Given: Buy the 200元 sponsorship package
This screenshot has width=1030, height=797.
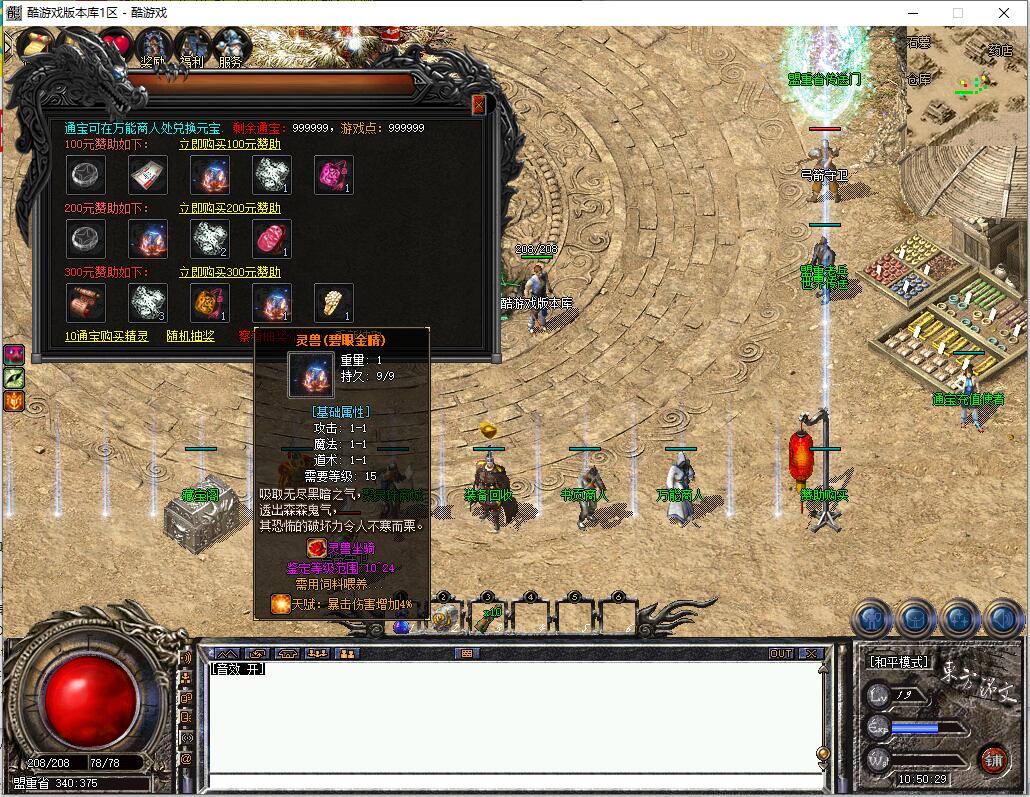Looking at the screenshot, I should [x=229, y=208].
